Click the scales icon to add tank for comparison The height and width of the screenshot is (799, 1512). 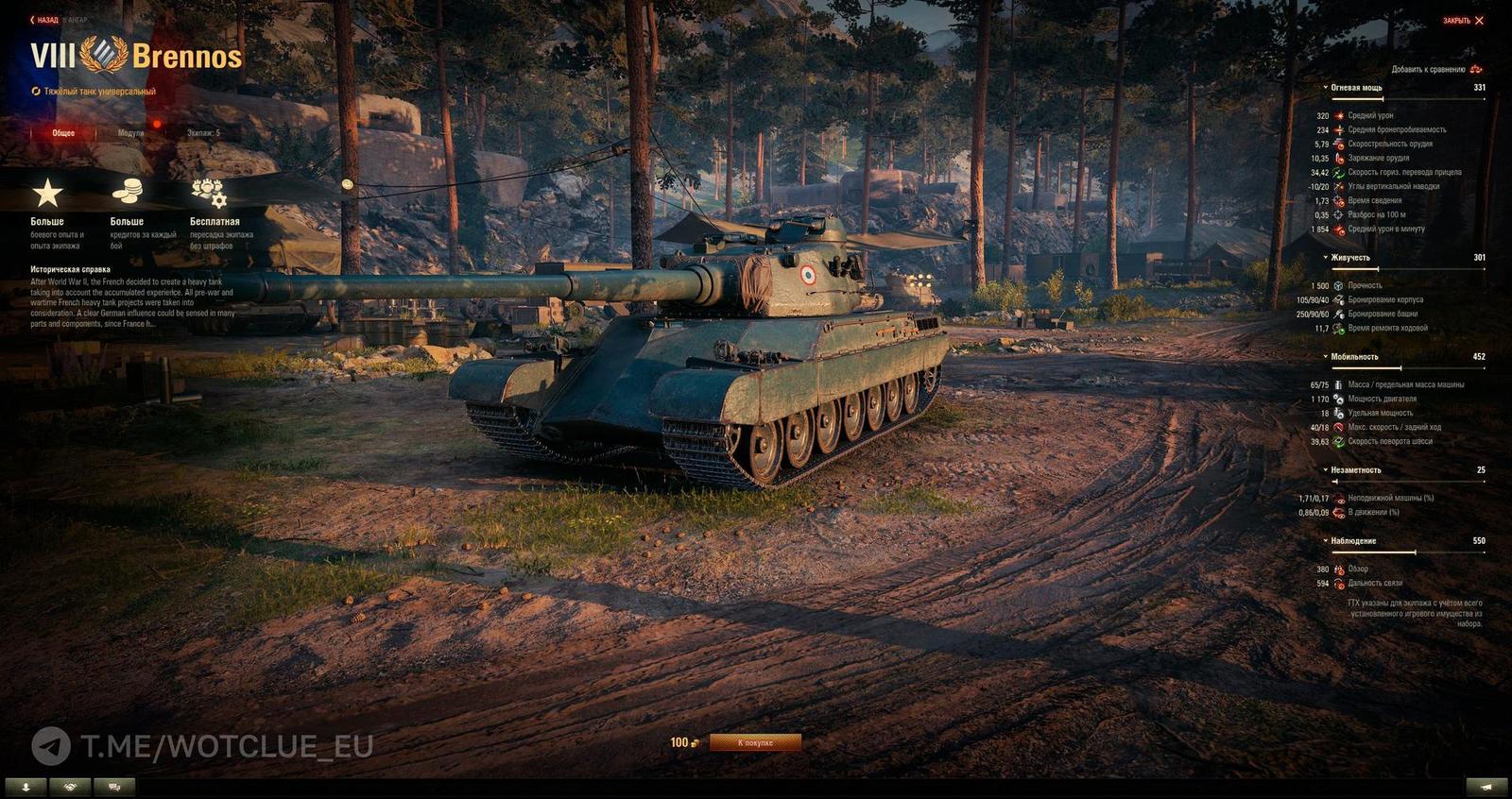pyautogui.click(x=1477, y=69)
